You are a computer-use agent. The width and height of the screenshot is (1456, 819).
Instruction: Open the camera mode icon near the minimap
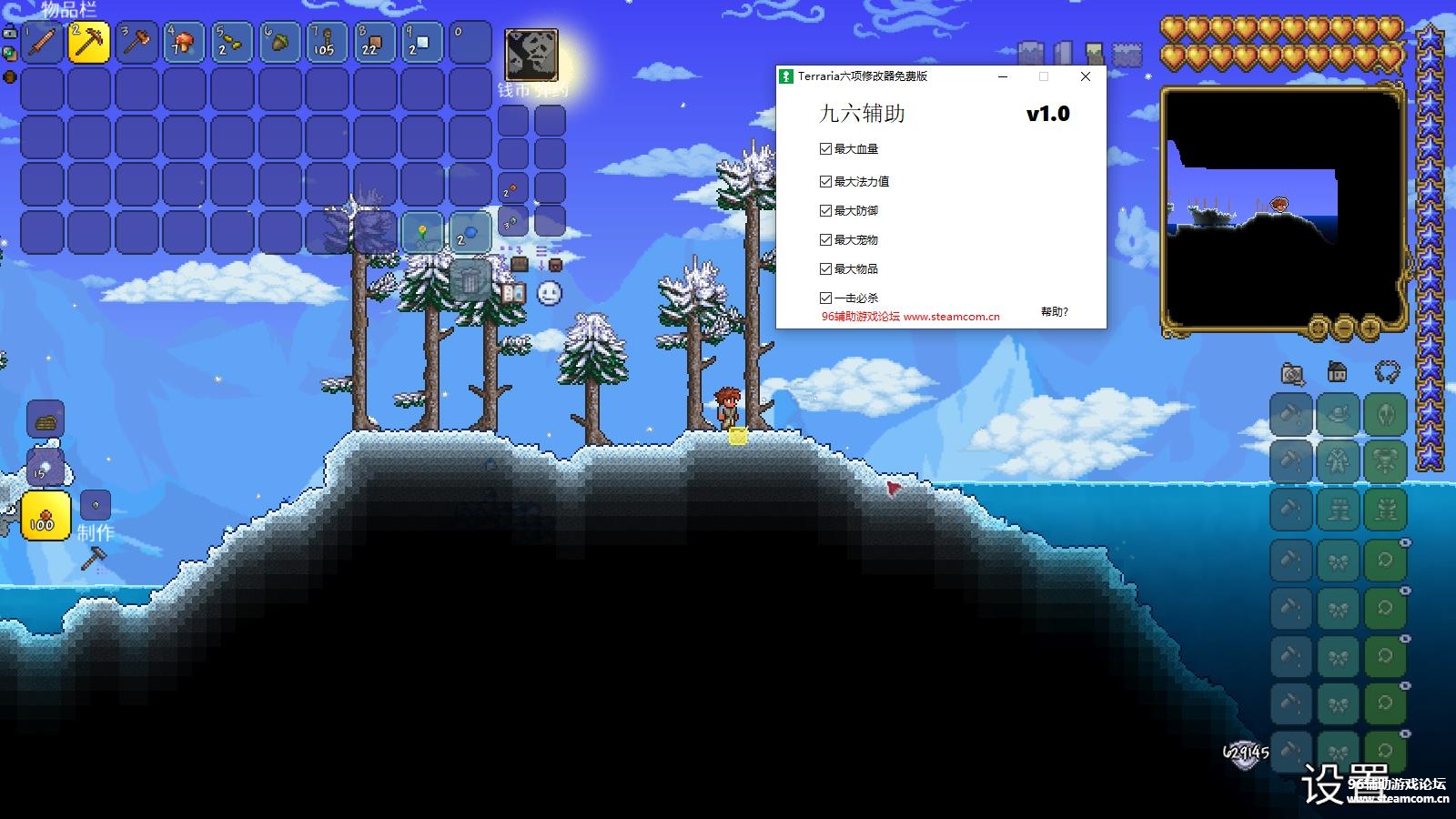[1292, 374]
